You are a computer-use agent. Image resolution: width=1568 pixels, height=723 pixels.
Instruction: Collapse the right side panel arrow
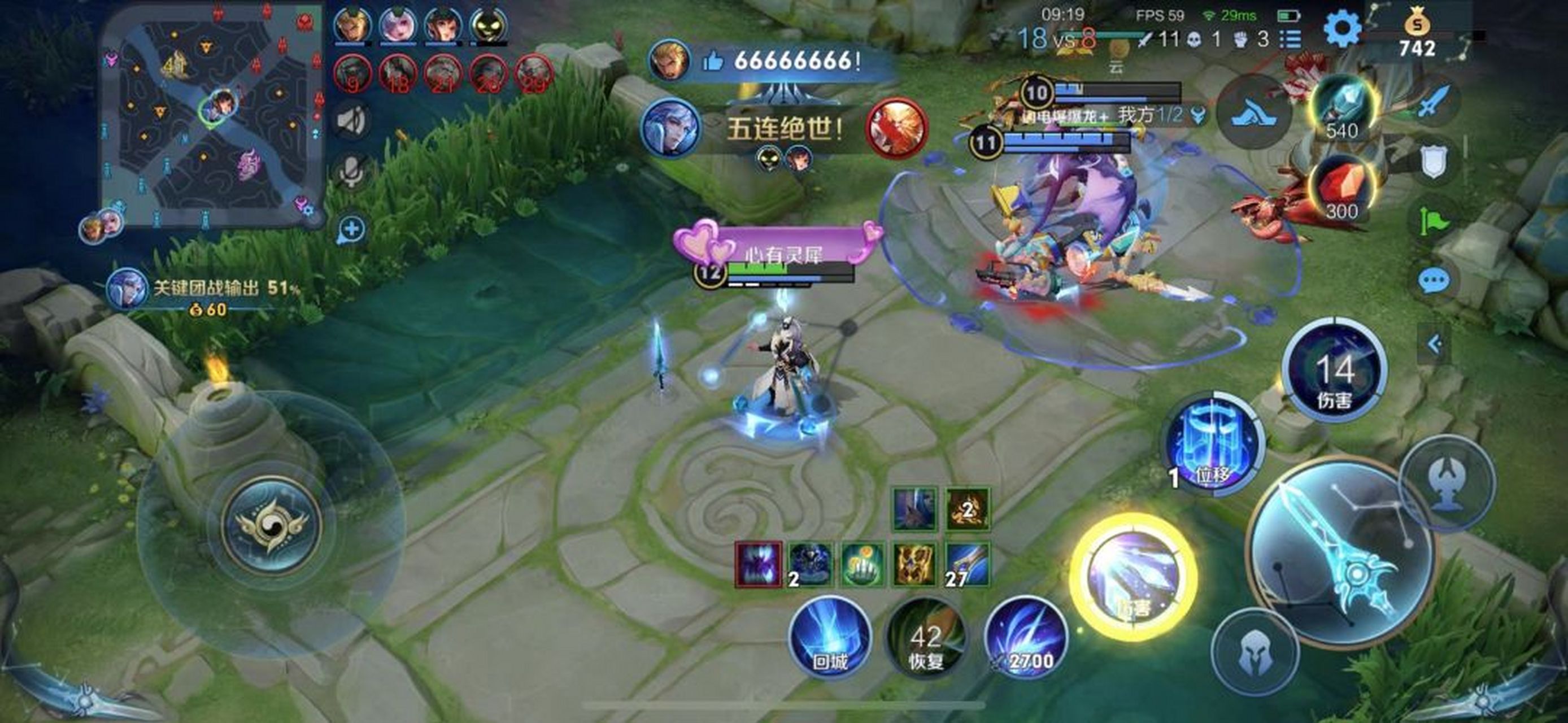click(1435, 345)
